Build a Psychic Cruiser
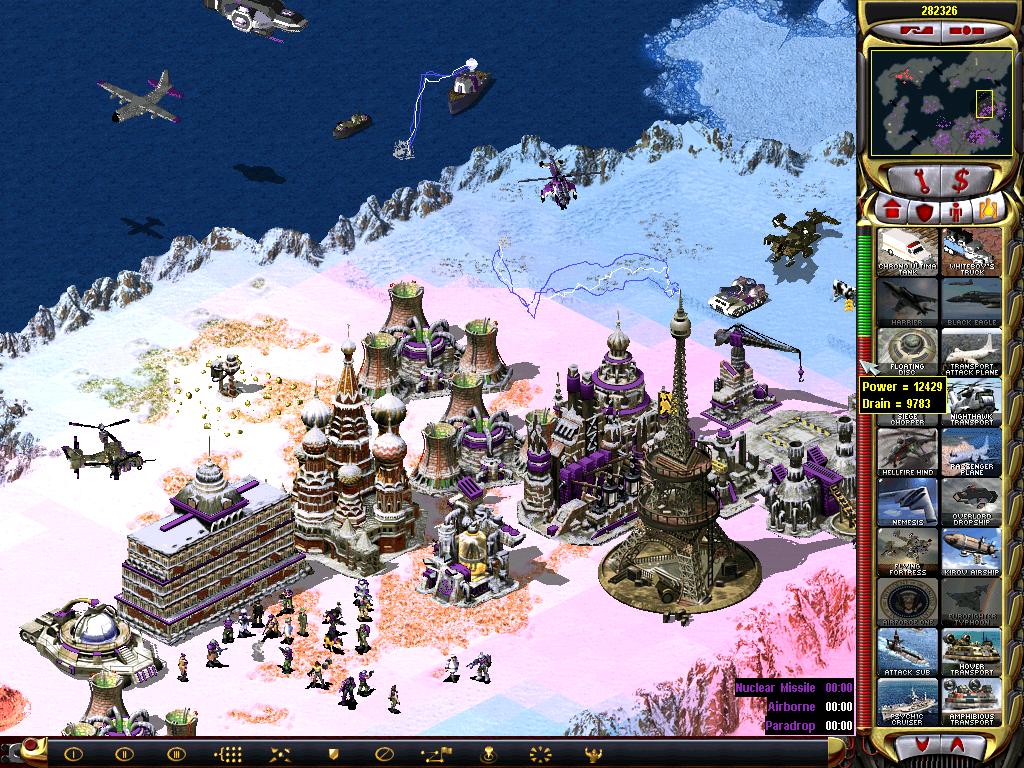Screen dimensions: 1024x768 tap(909, 701)
